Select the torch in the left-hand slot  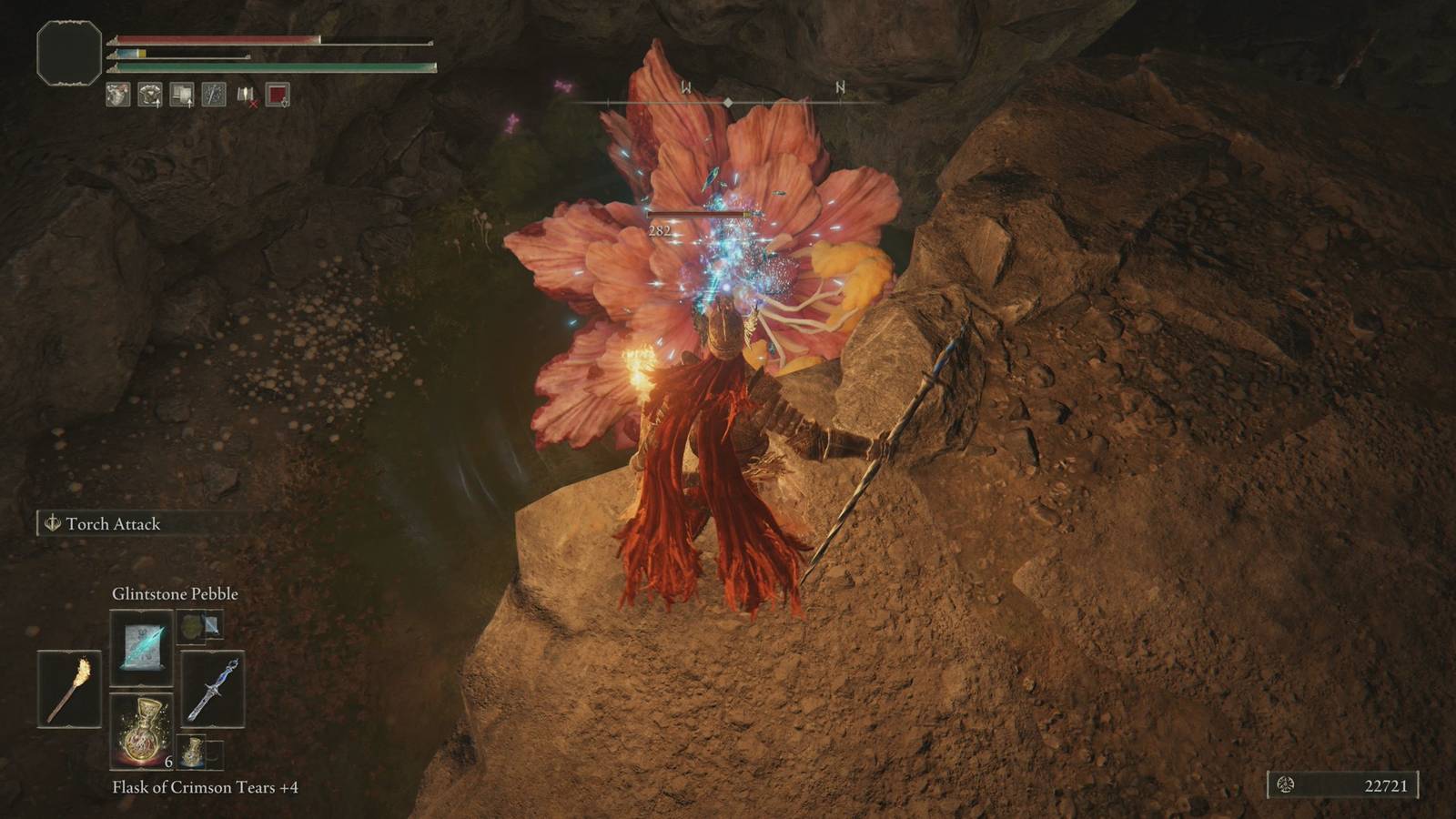[x=69, y=689]
